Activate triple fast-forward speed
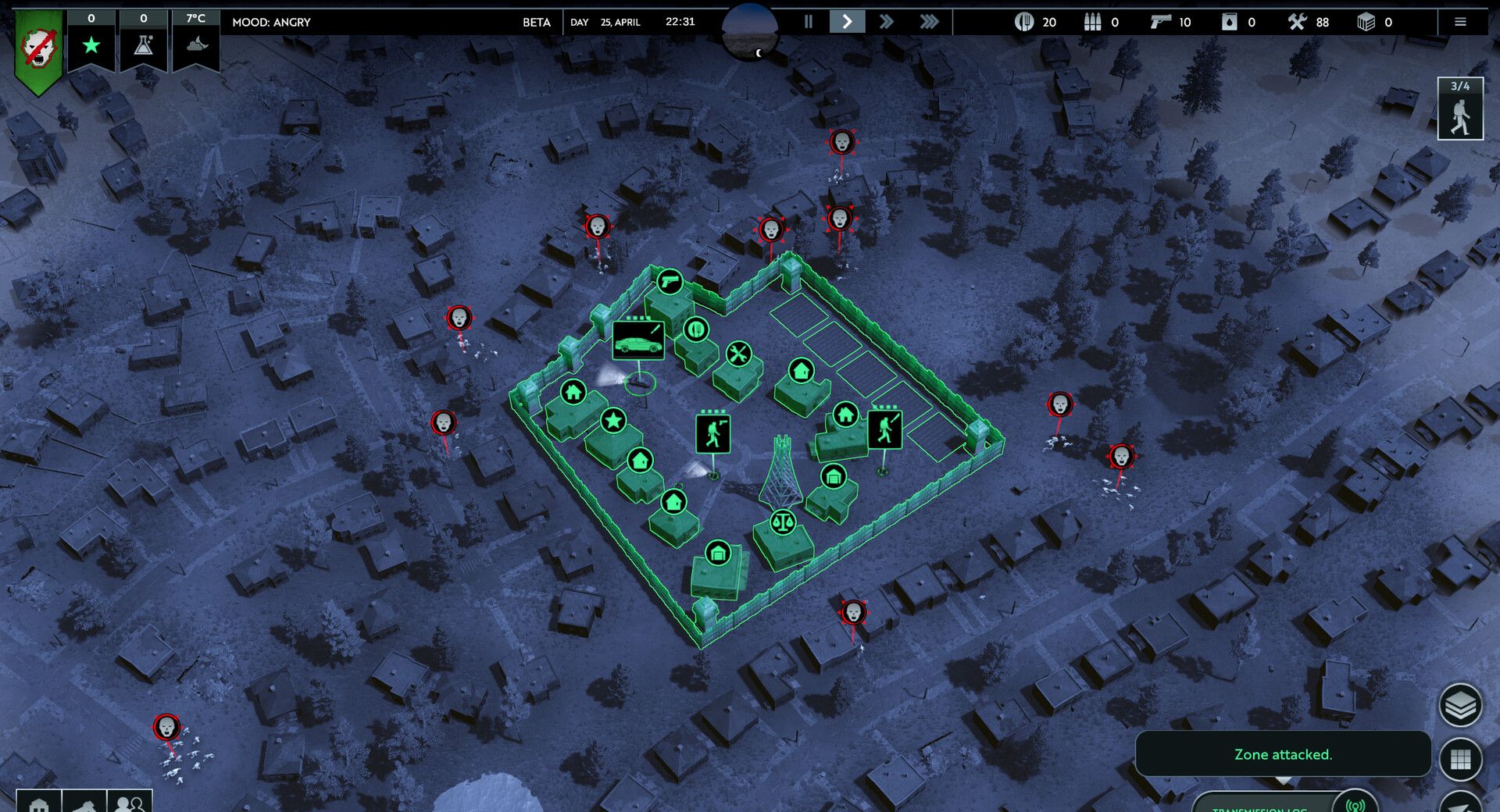Viewport: 1500px width, 812px height. (928, 22)
